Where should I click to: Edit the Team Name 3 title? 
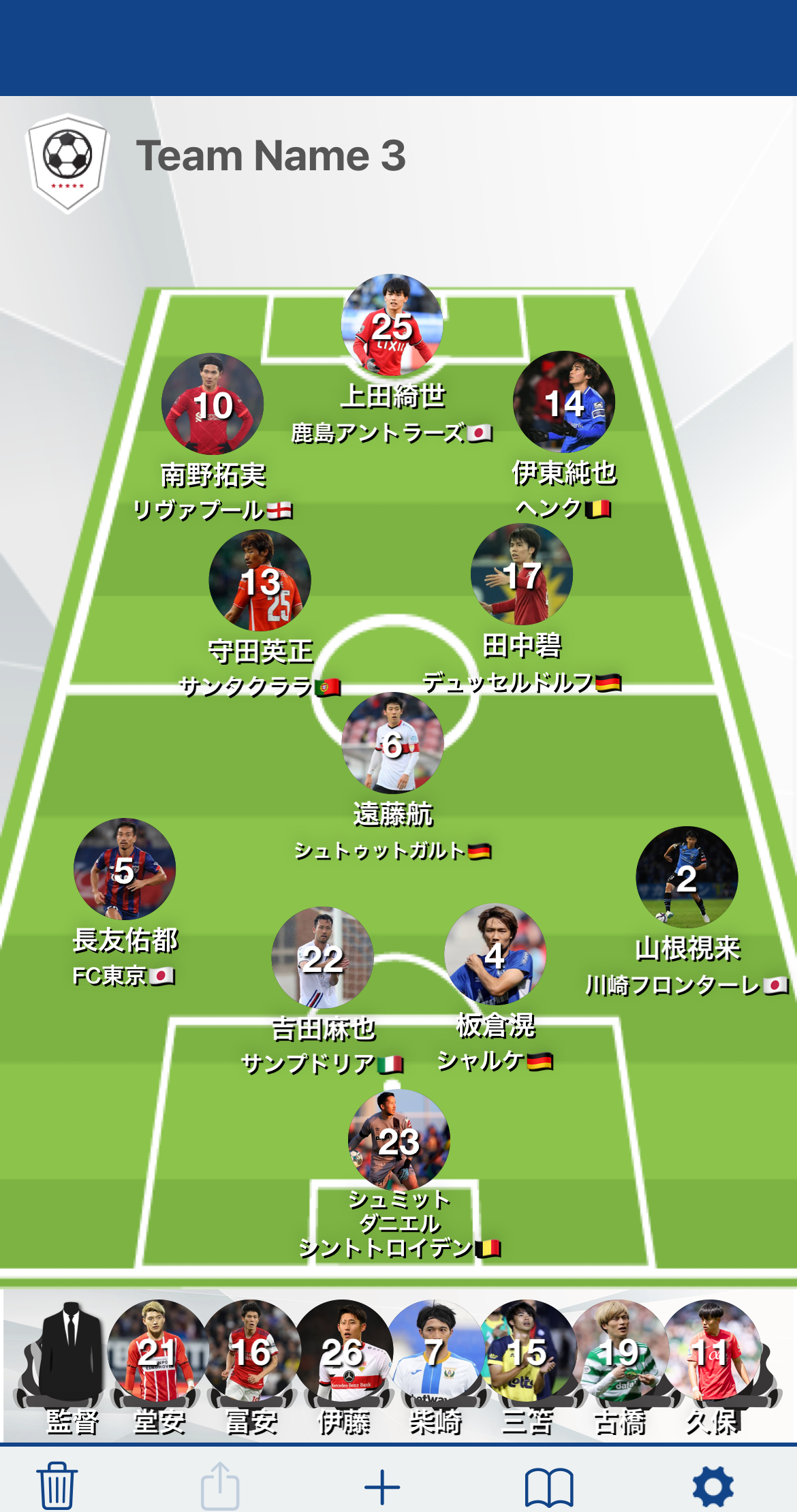270,156
